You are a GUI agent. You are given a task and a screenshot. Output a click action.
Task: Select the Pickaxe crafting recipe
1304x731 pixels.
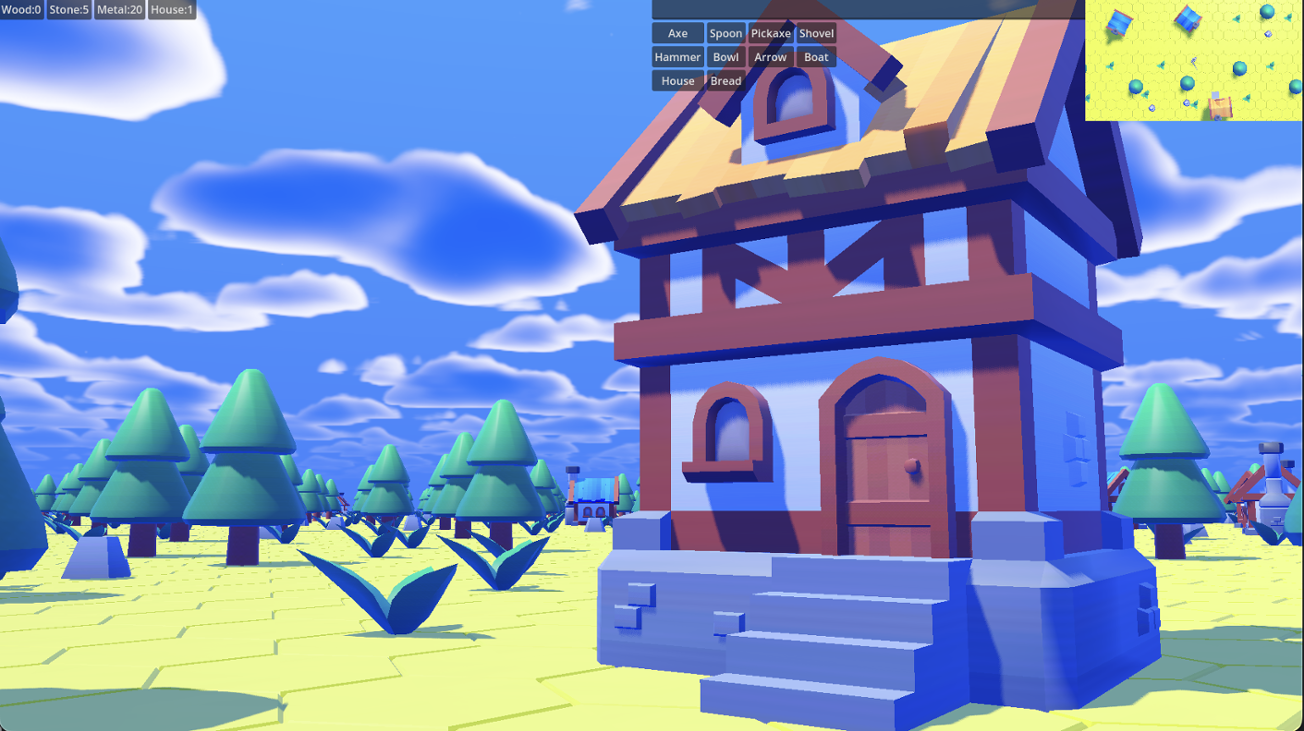[x=771, y=33]
